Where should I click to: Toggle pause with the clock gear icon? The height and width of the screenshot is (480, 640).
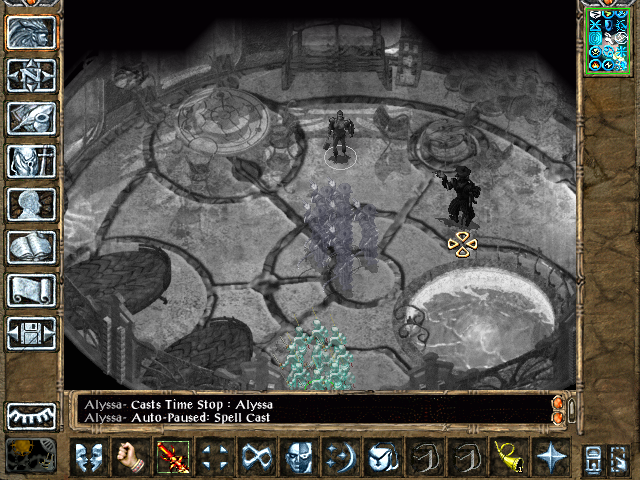coord(29,456)
